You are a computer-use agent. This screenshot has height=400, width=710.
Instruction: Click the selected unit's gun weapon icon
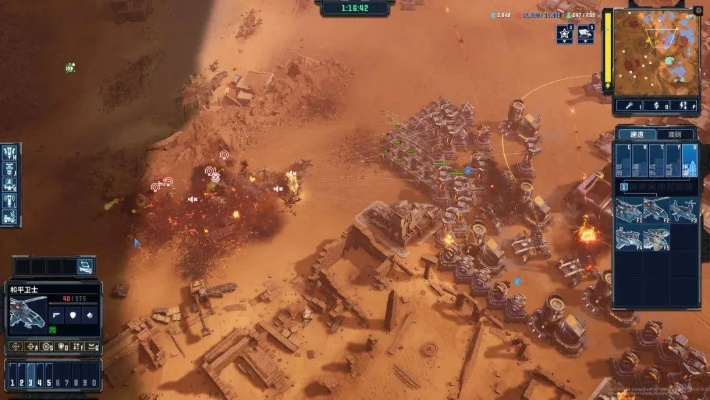[56, 316]
